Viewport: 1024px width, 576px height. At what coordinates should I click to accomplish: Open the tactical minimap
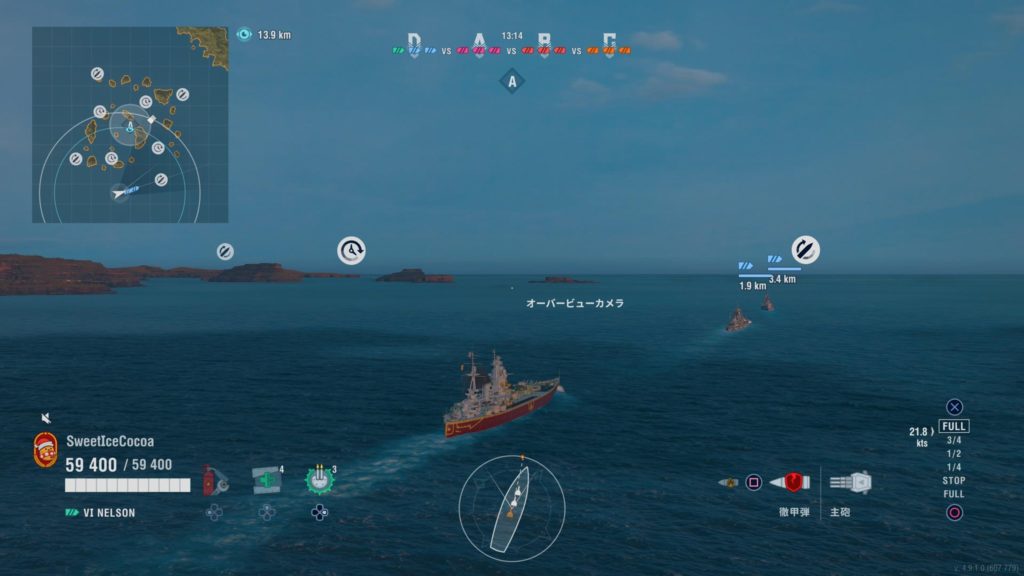[130, 125]
